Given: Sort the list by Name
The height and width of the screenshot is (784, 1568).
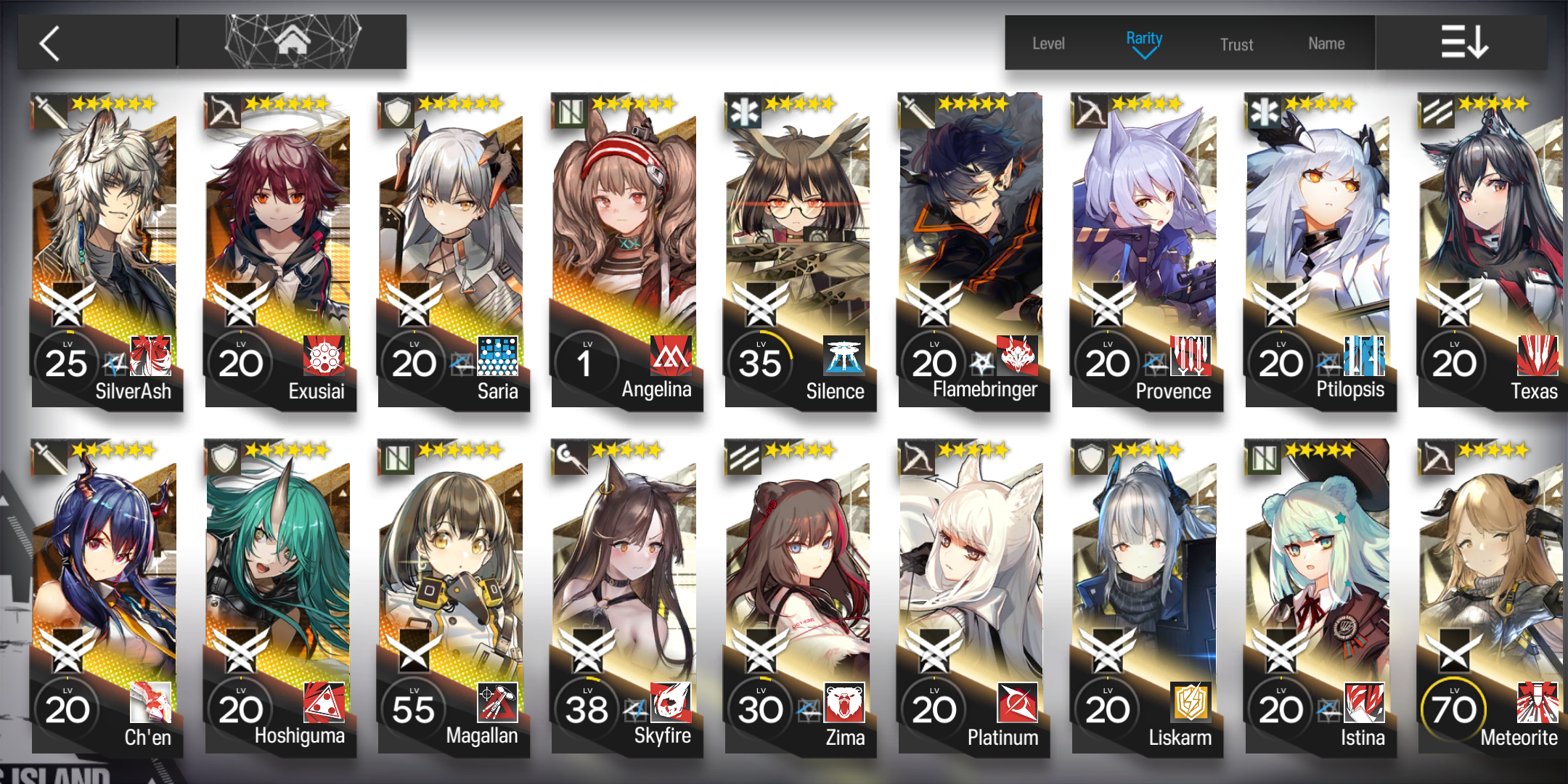Looking at the screenshot, I should pyautogui.click(x=1326, y=44).
